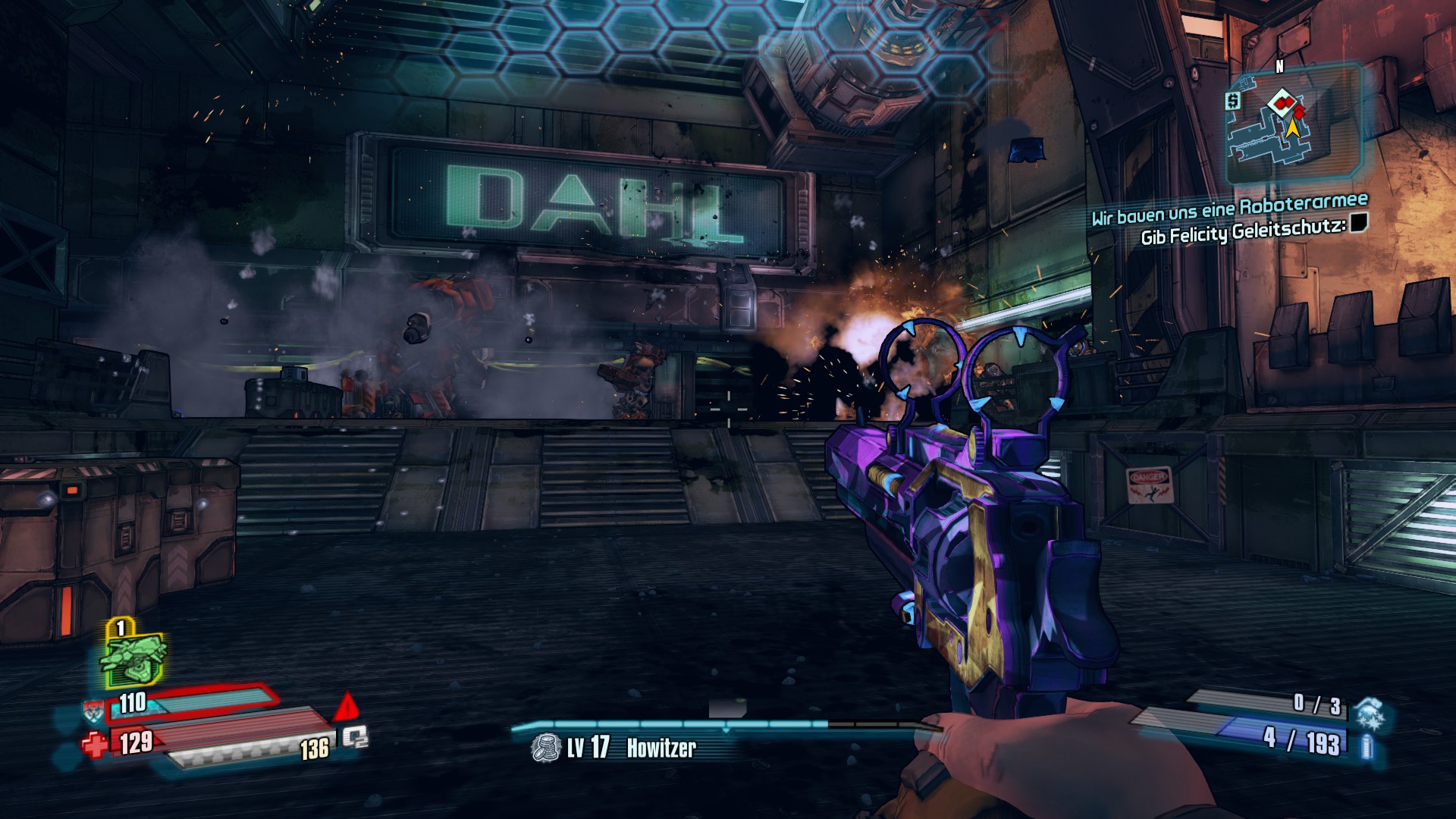This screenshot has width=1456, height=819.
Task: Click the level badge icon next to LV 17
Action: pyautogui.click(x=544, y=748)
